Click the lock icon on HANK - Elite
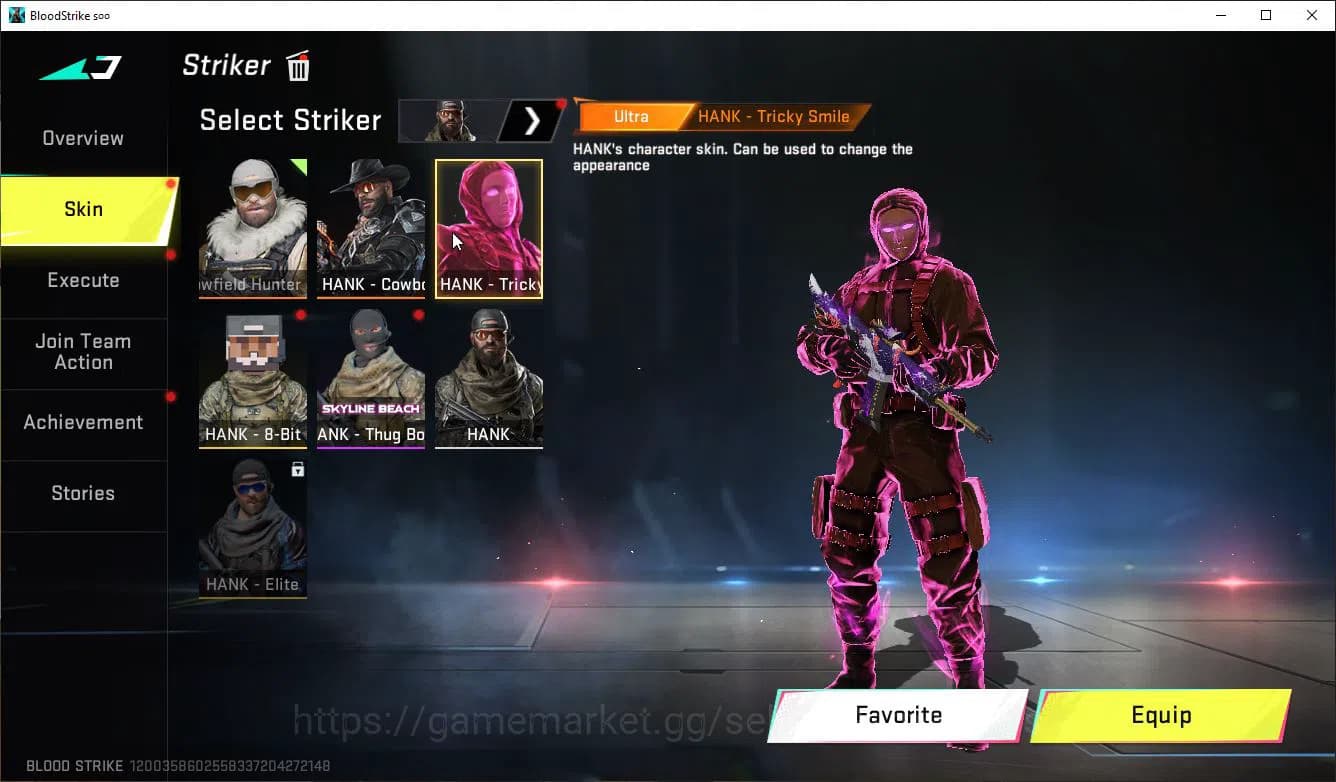Screen dimensions: 1336x782 click(x=298, y=470)
